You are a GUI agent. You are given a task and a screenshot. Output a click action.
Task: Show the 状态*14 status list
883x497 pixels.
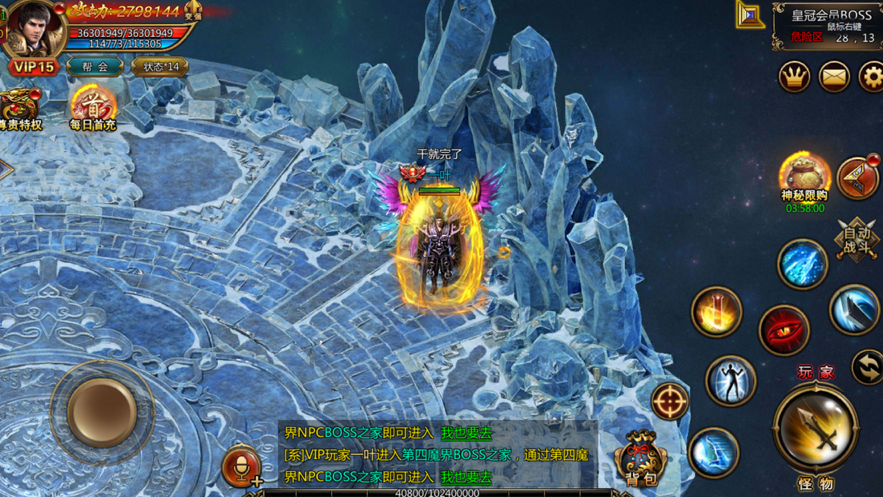(x=159, y=67)
